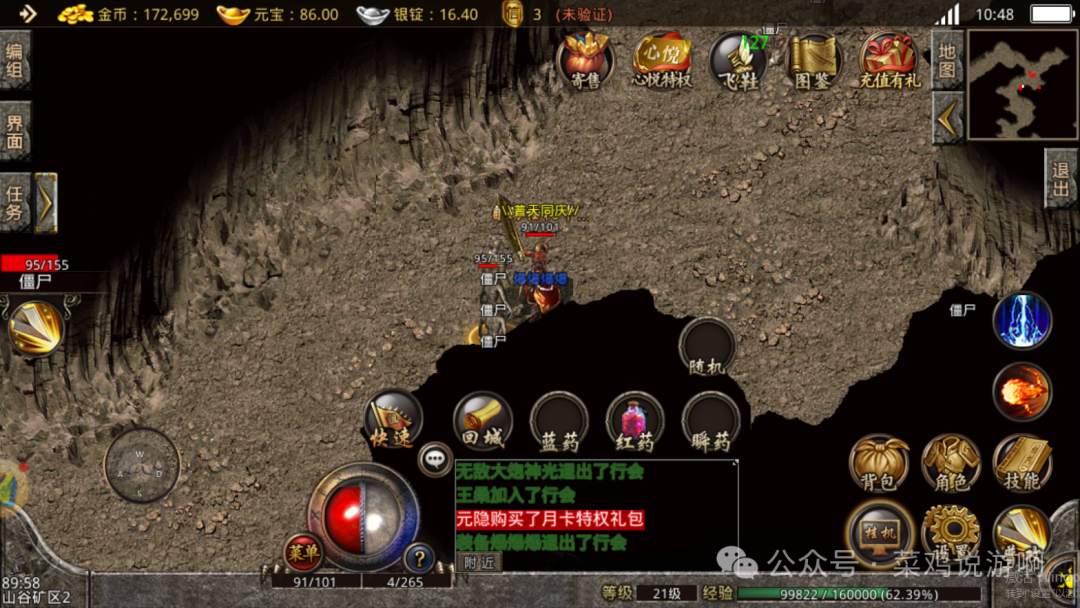Open the 编组 group panel
Screen dimensions: 1080x608
pos(15,60)
